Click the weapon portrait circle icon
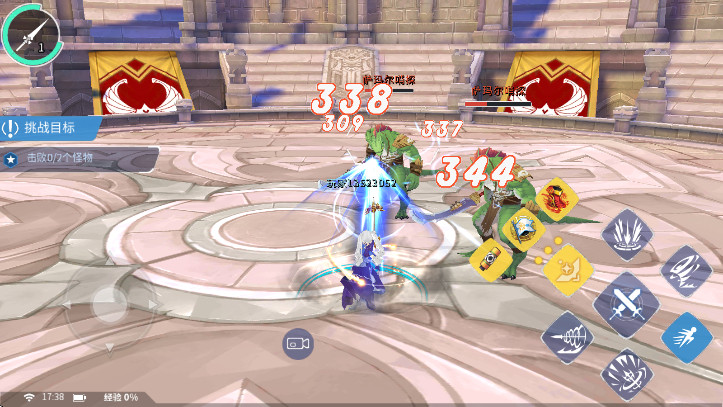723x407 pixels. (x=30, y=30)
